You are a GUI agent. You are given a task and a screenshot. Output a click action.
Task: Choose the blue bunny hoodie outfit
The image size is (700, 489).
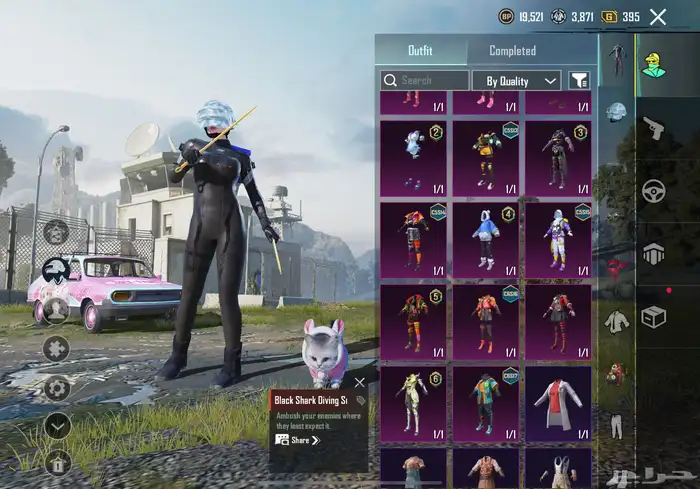(x=485, y=240)
